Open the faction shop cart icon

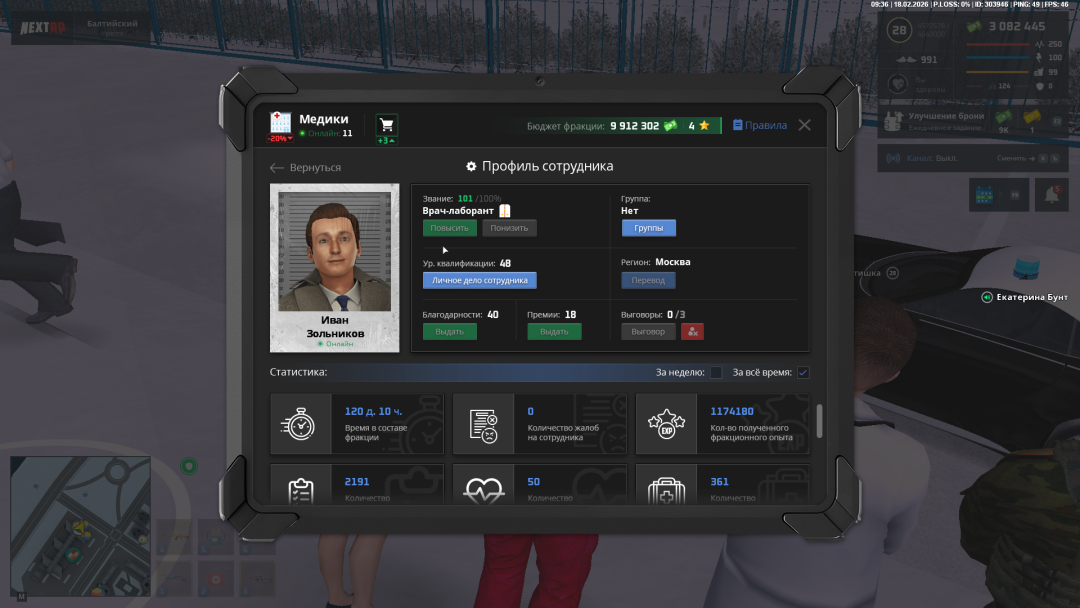point(386,125)
